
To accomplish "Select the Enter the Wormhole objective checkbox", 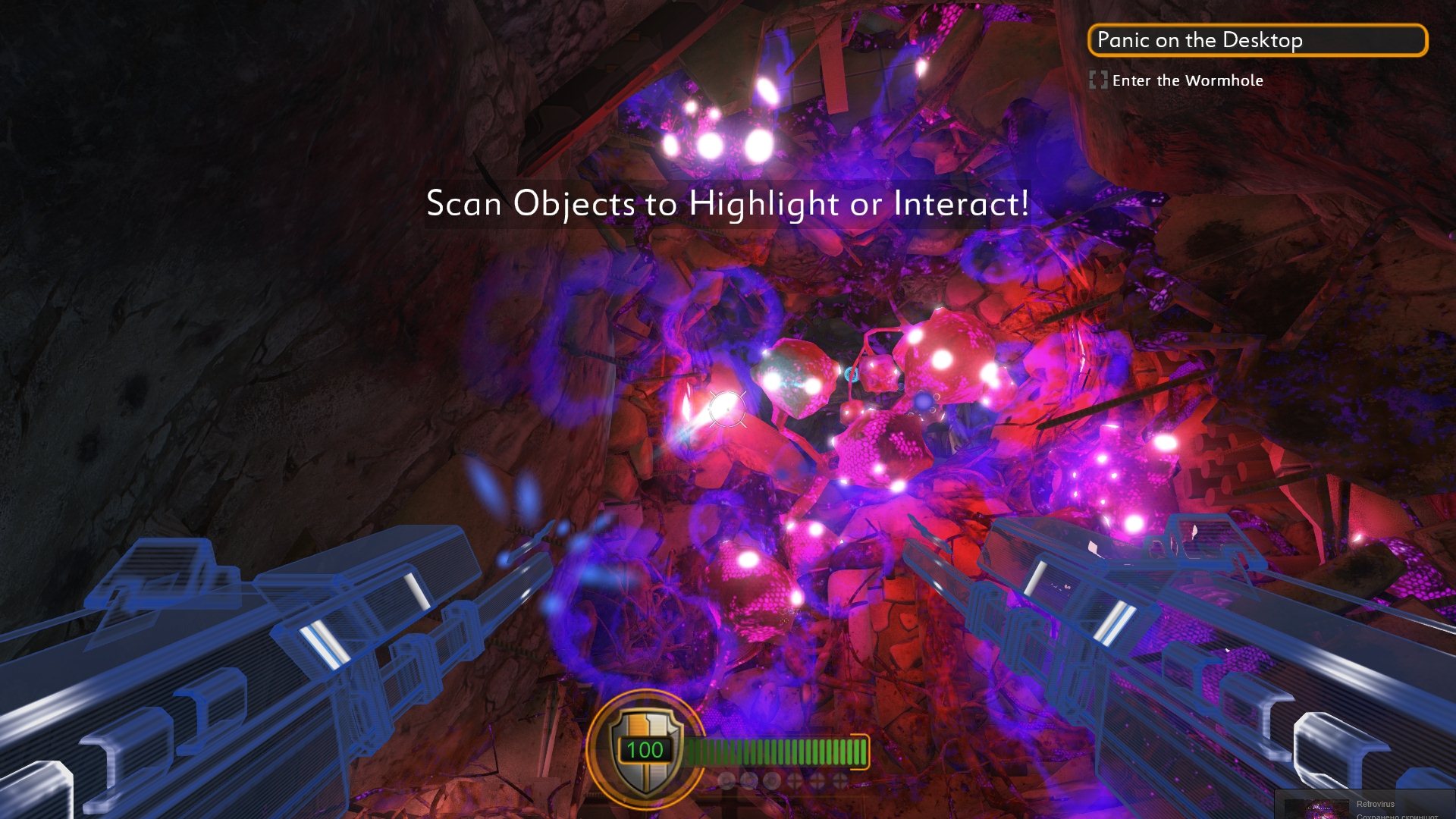I will point(1097,80).
